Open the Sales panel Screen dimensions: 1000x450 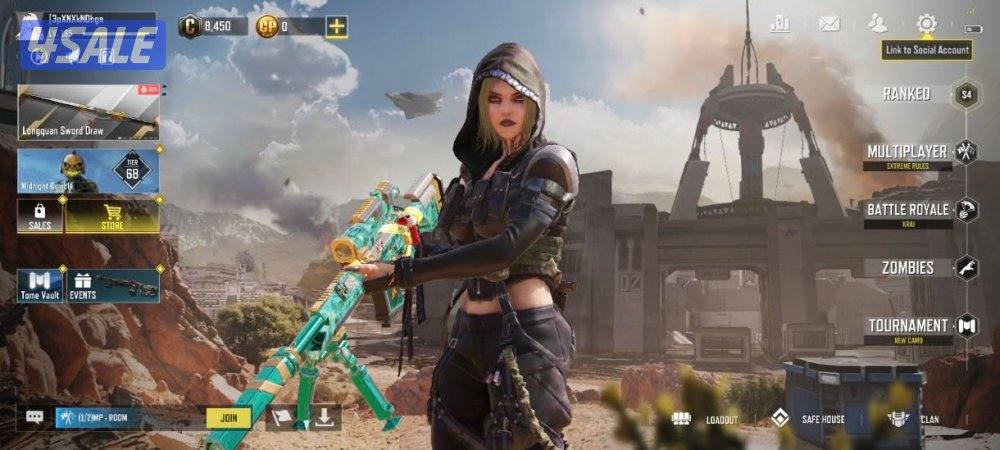[40, 215]
